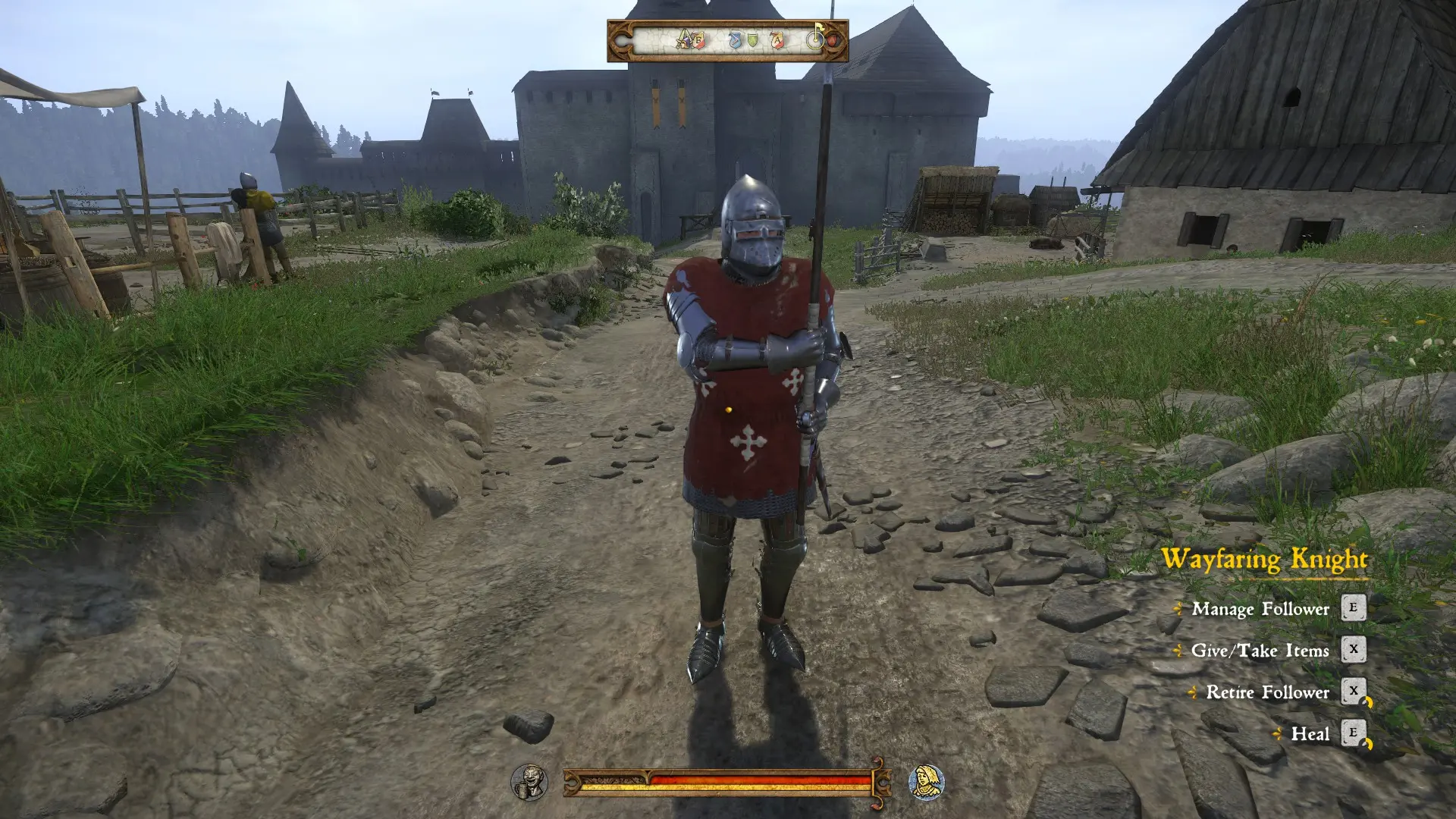This screenshot has height=819, width=1456.
Task: Select the Heal command
Action: point(1311,734)
